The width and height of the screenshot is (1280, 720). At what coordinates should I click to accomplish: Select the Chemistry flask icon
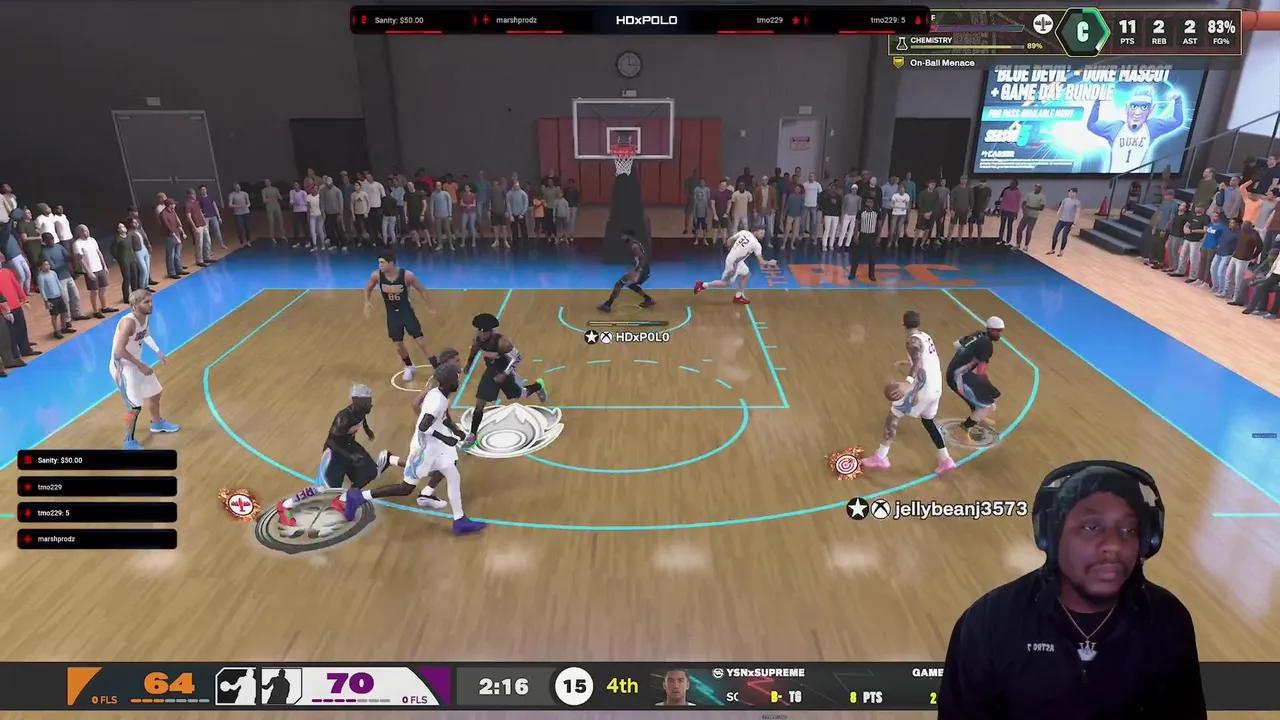click(901, 41)
